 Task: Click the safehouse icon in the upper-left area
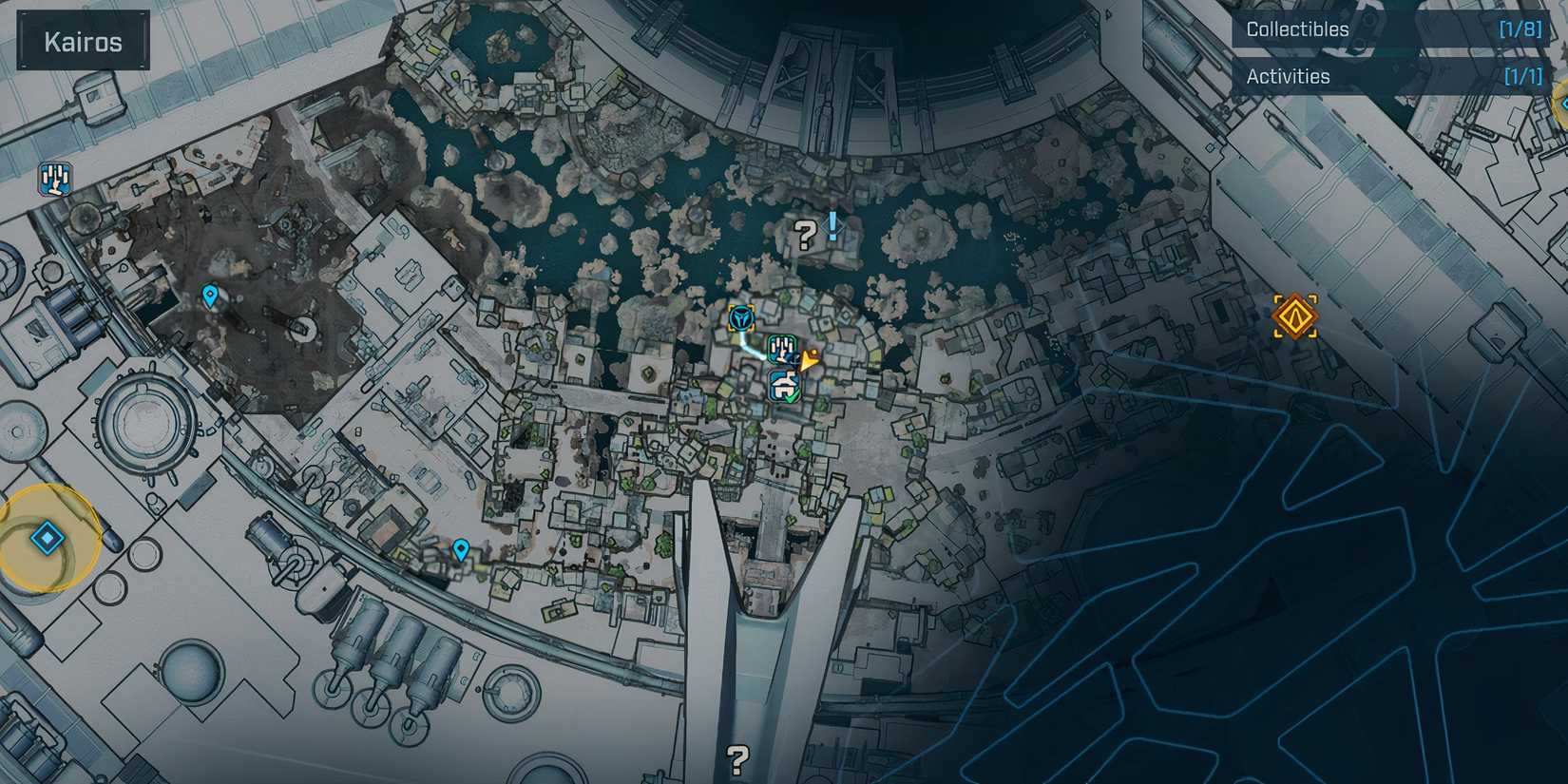pos(54,179)
